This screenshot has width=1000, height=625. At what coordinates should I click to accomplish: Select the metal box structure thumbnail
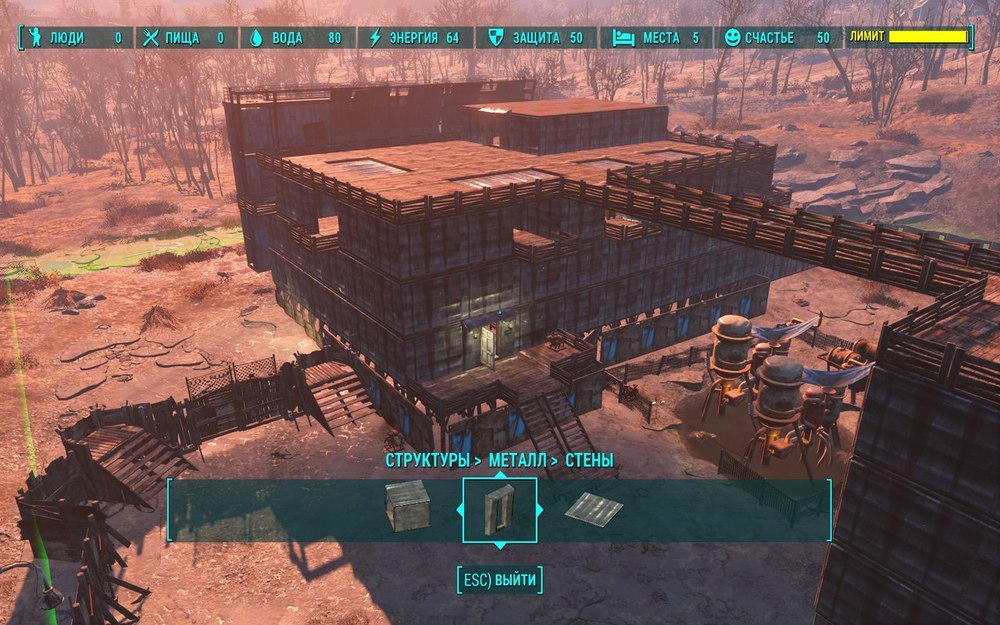tap(407, 505)
